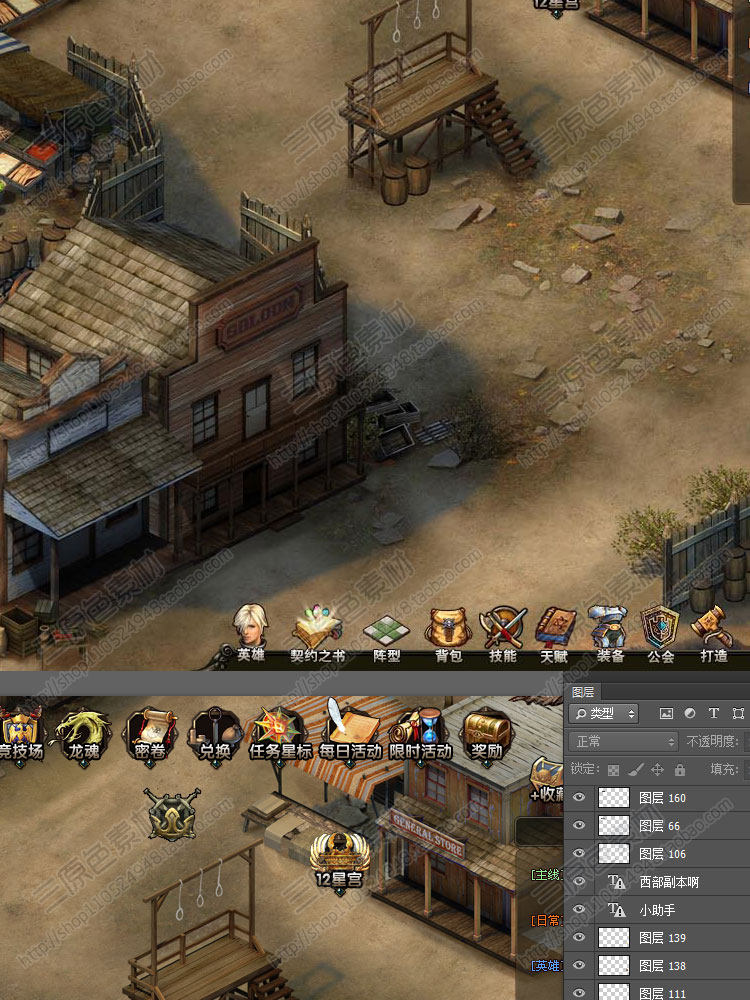Hide layer 图层 160 via eye icon
750x1000 pixels.
click(579, 797)
